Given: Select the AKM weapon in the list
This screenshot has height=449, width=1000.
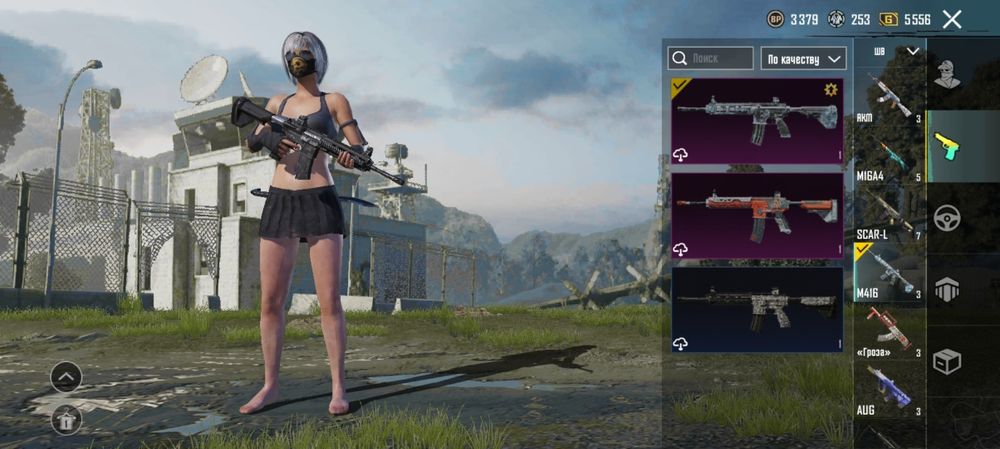Looking at the screenshot, I should (888, 98).
